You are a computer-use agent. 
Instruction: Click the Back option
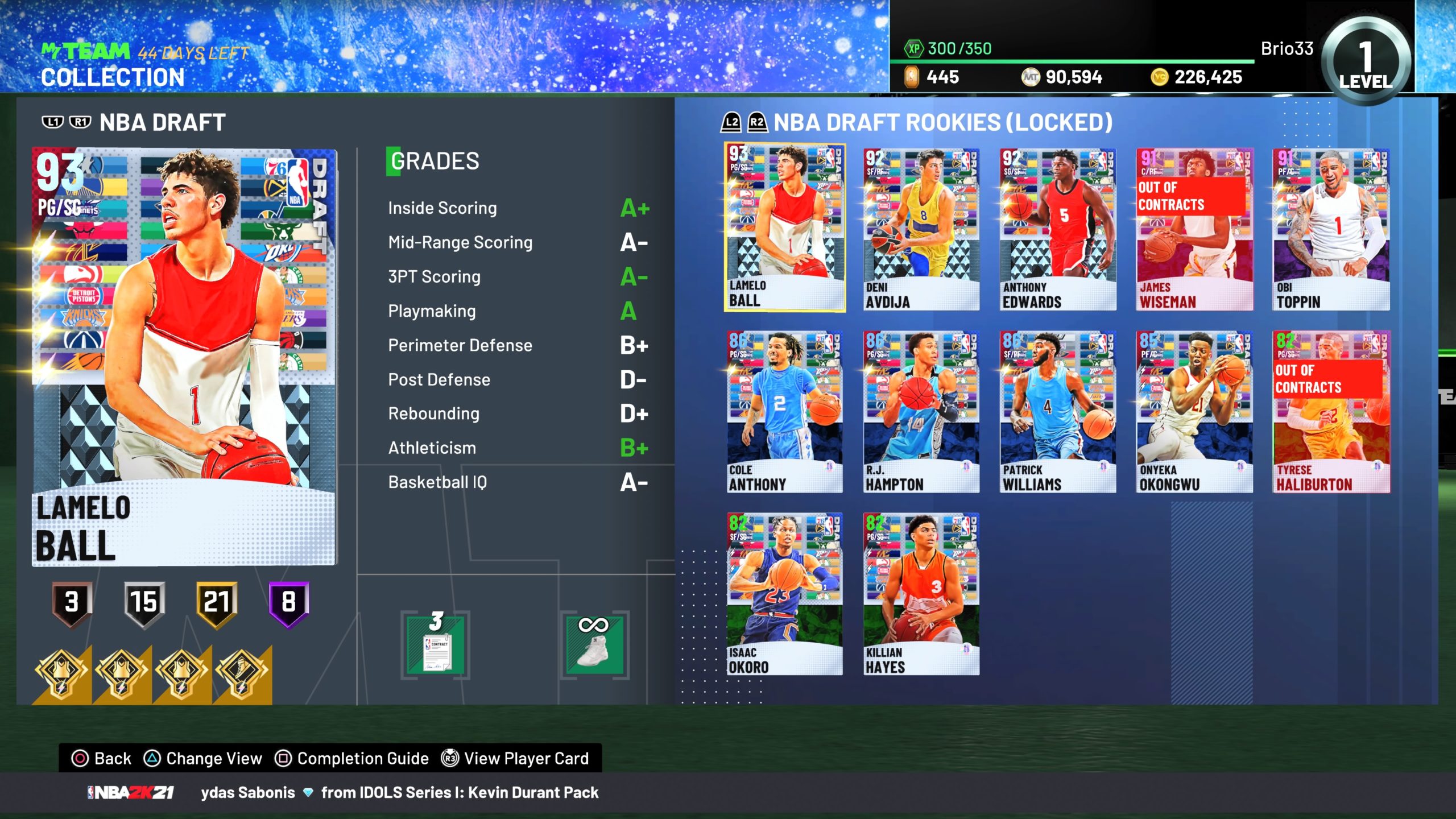102,759
